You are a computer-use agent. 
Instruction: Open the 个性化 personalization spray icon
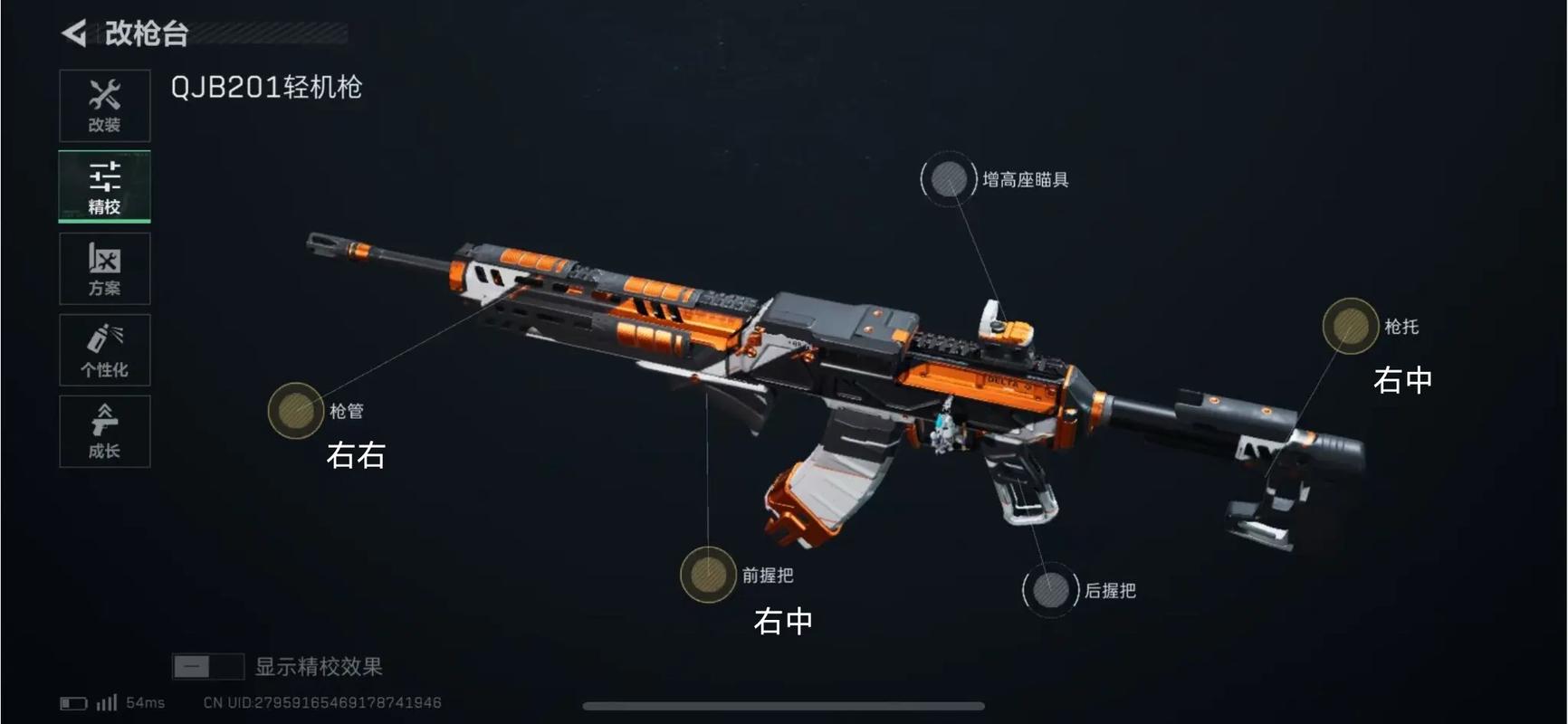point(104,349)
